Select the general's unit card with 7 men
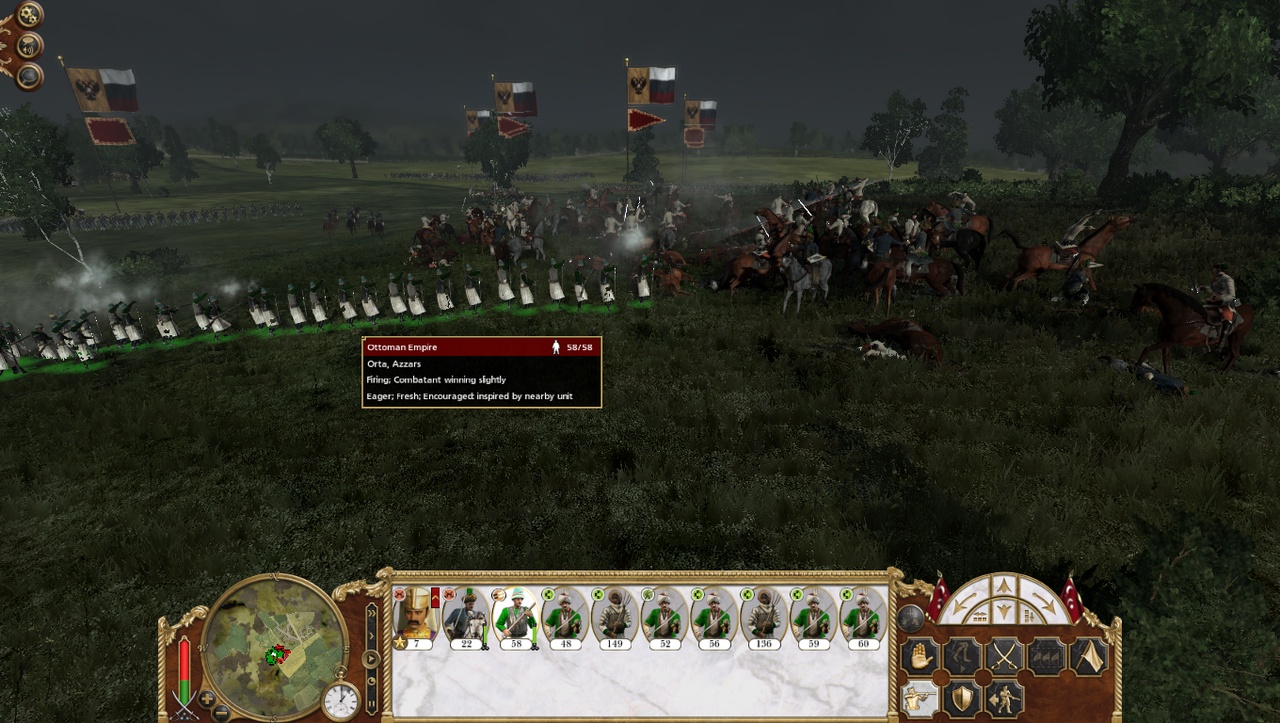The image size is (1280, 723). pyautogui.click(x=417, y=616)
